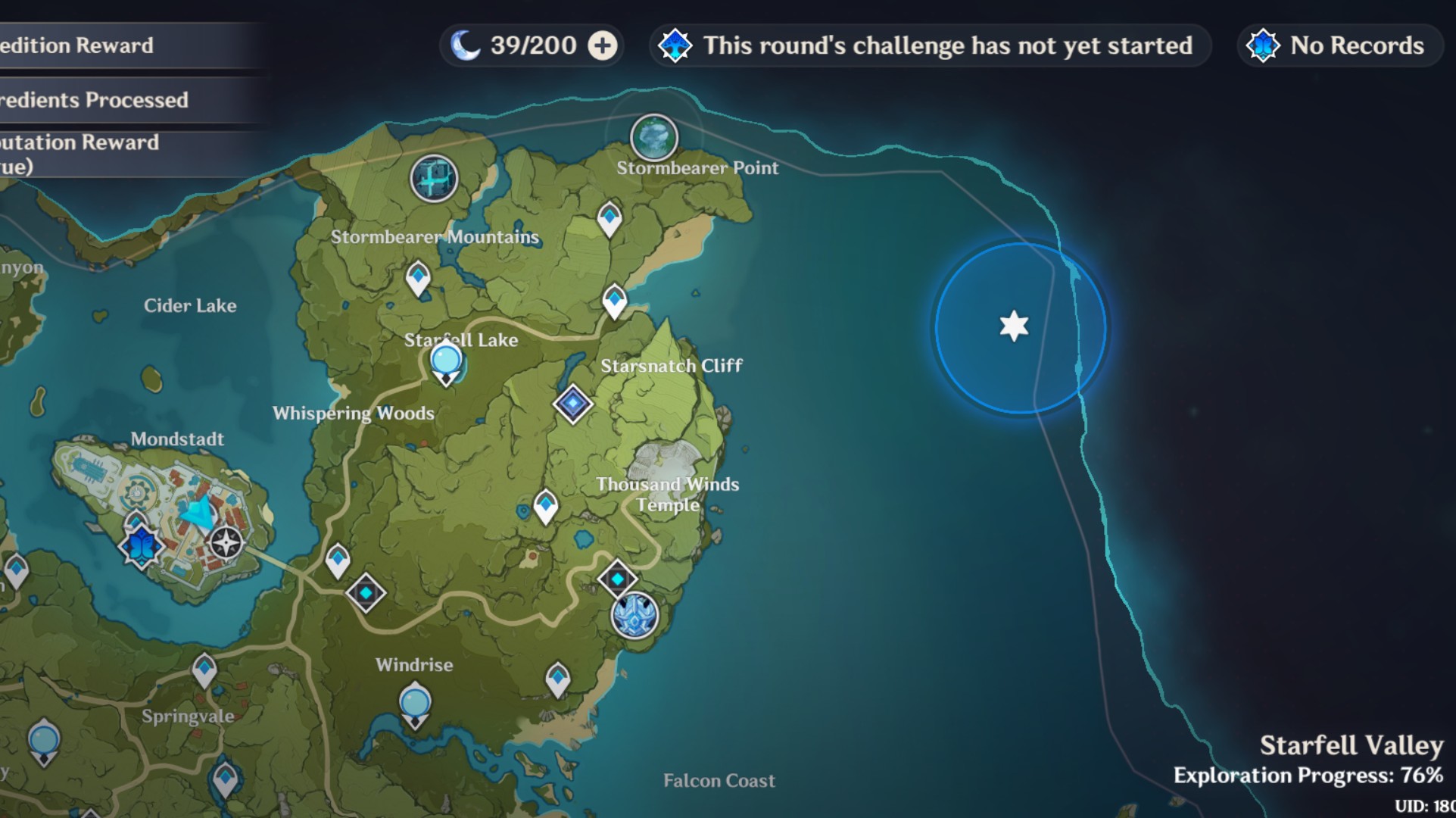1456x818 pixels.
Task: Select the star pin marker offshore
Action: point(1013,327)
